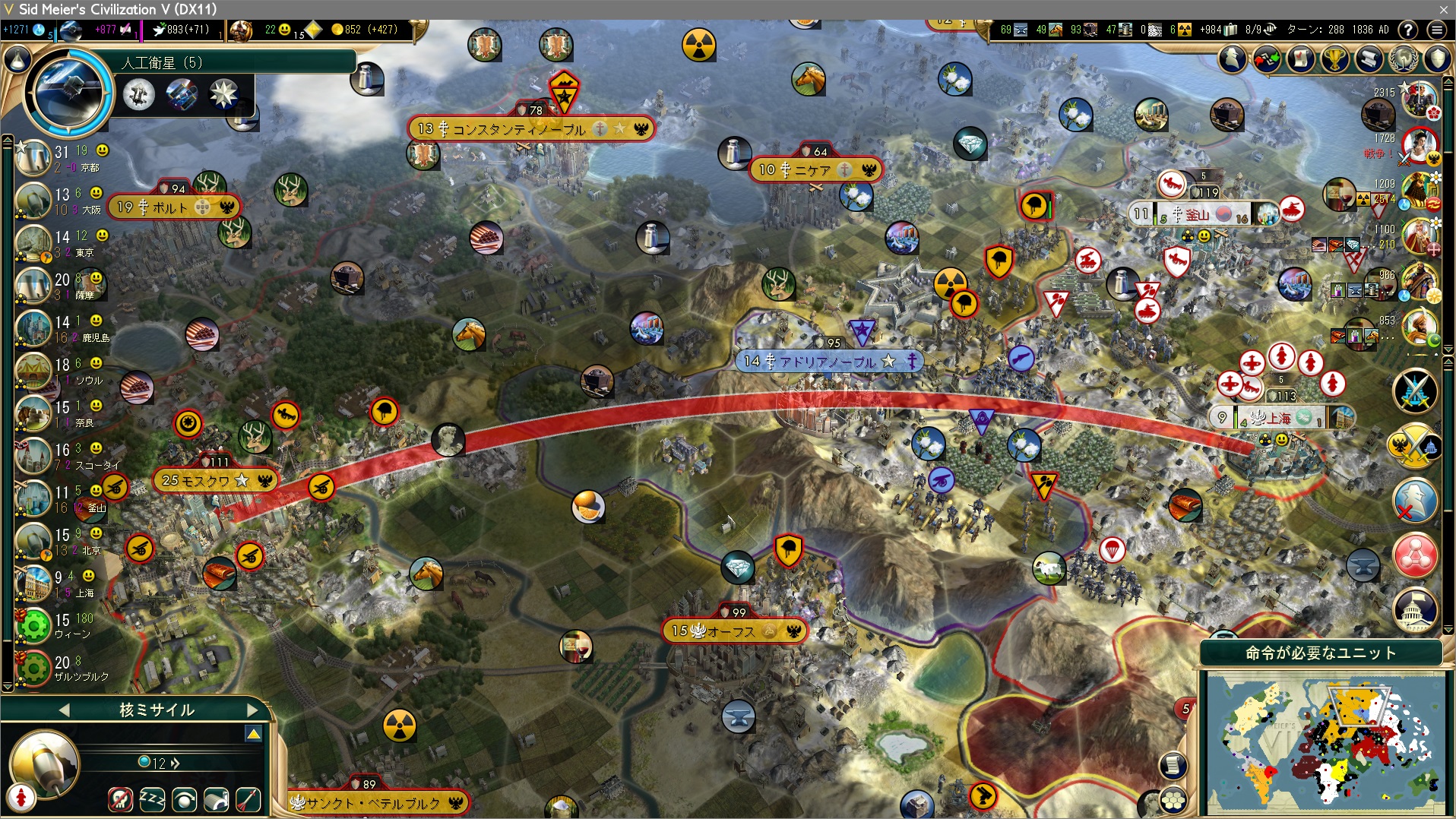Choose the rebase hangar action
Image resolution: width=1456 pixels, height=819 pixels.
(217, 799)
